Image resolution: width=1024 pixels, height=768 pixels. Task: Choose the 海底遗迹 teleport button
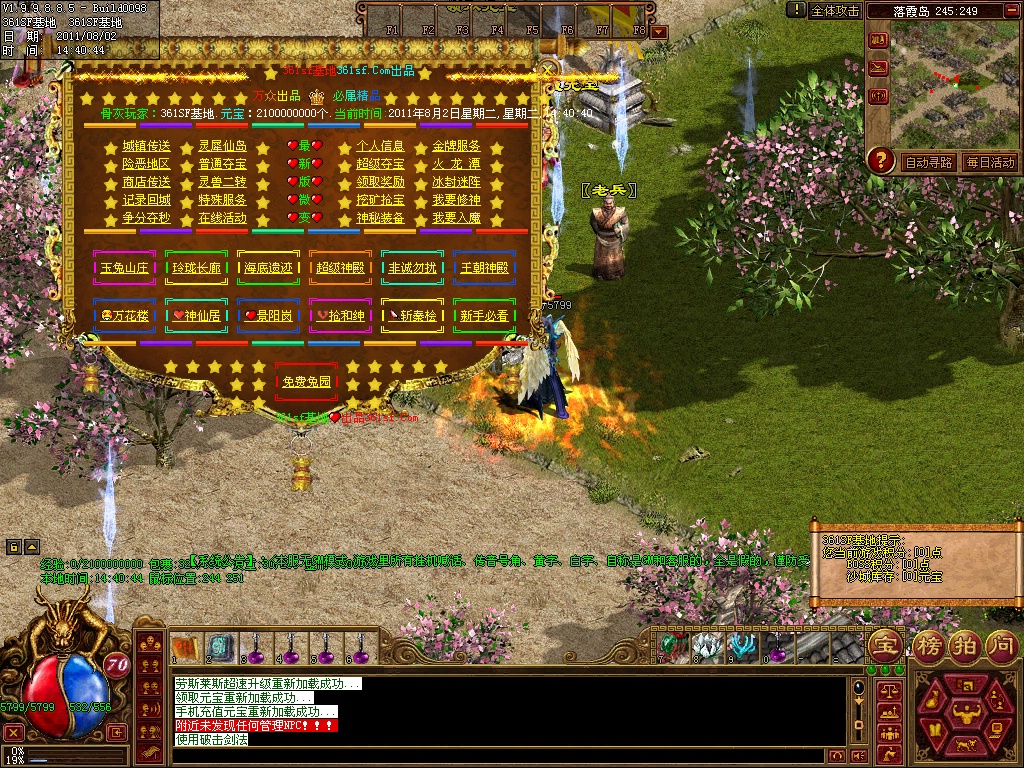tap(269, 268)
